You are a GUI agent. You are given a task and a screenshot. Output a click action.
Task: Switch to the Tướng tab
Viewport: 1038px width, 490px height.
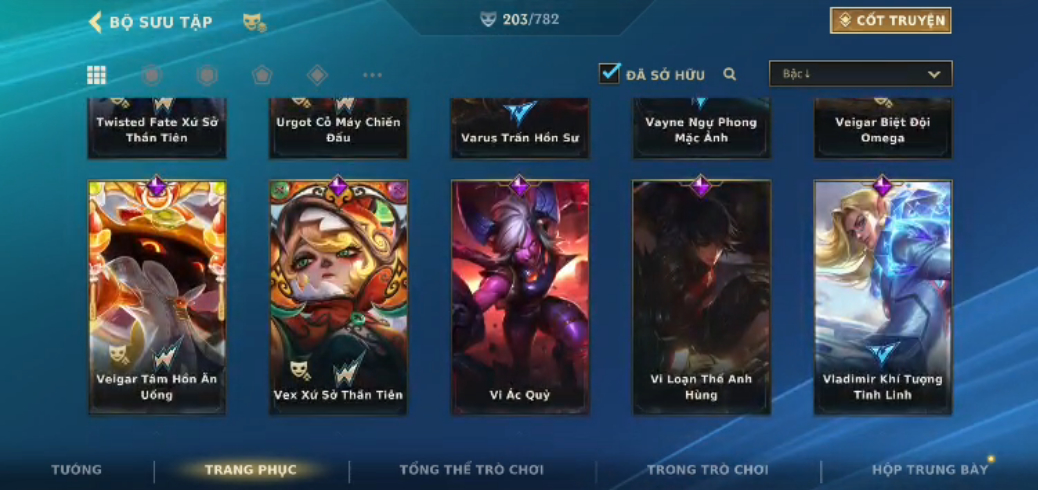point(76,470)
